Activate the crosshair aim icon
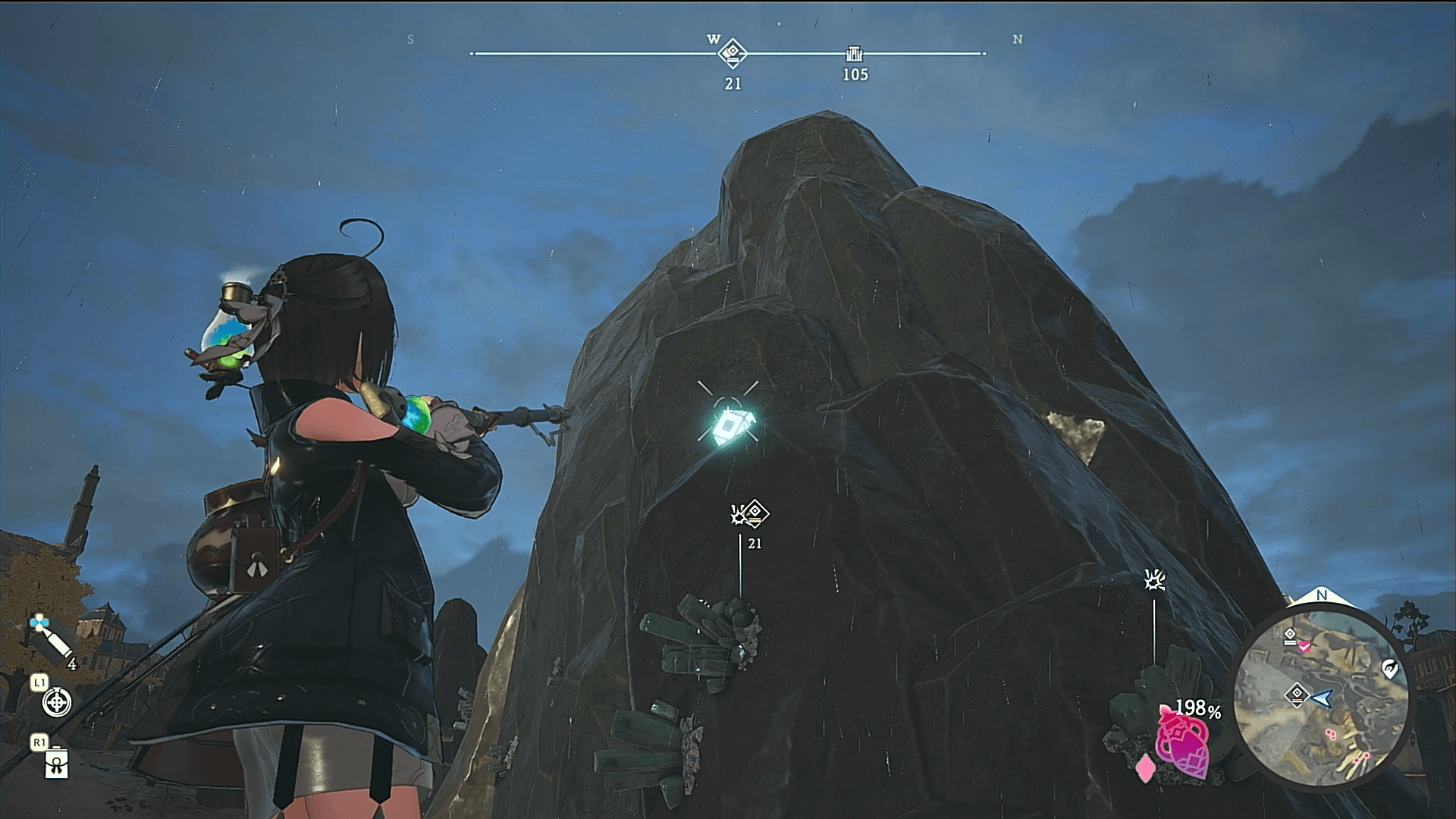Viewport: 1456px width, 819px height. click(57, 702)
